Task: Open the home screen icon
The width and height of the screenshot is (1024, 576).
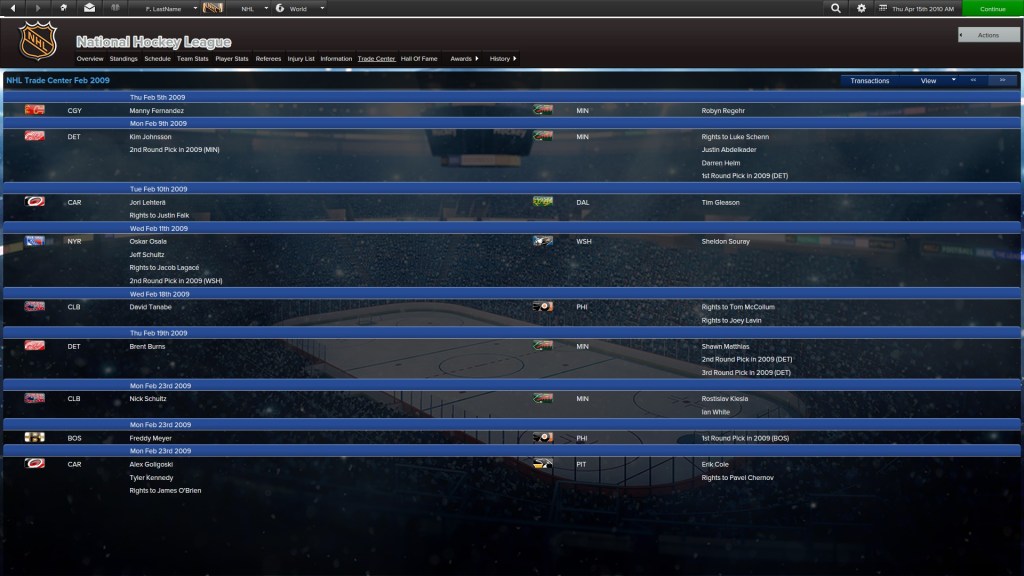Action: pos(64,8)
